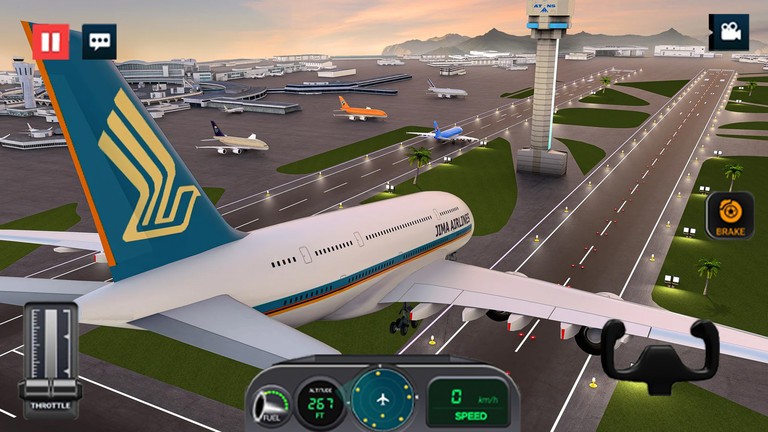Open the chat message bubble icon

[99, 41]
